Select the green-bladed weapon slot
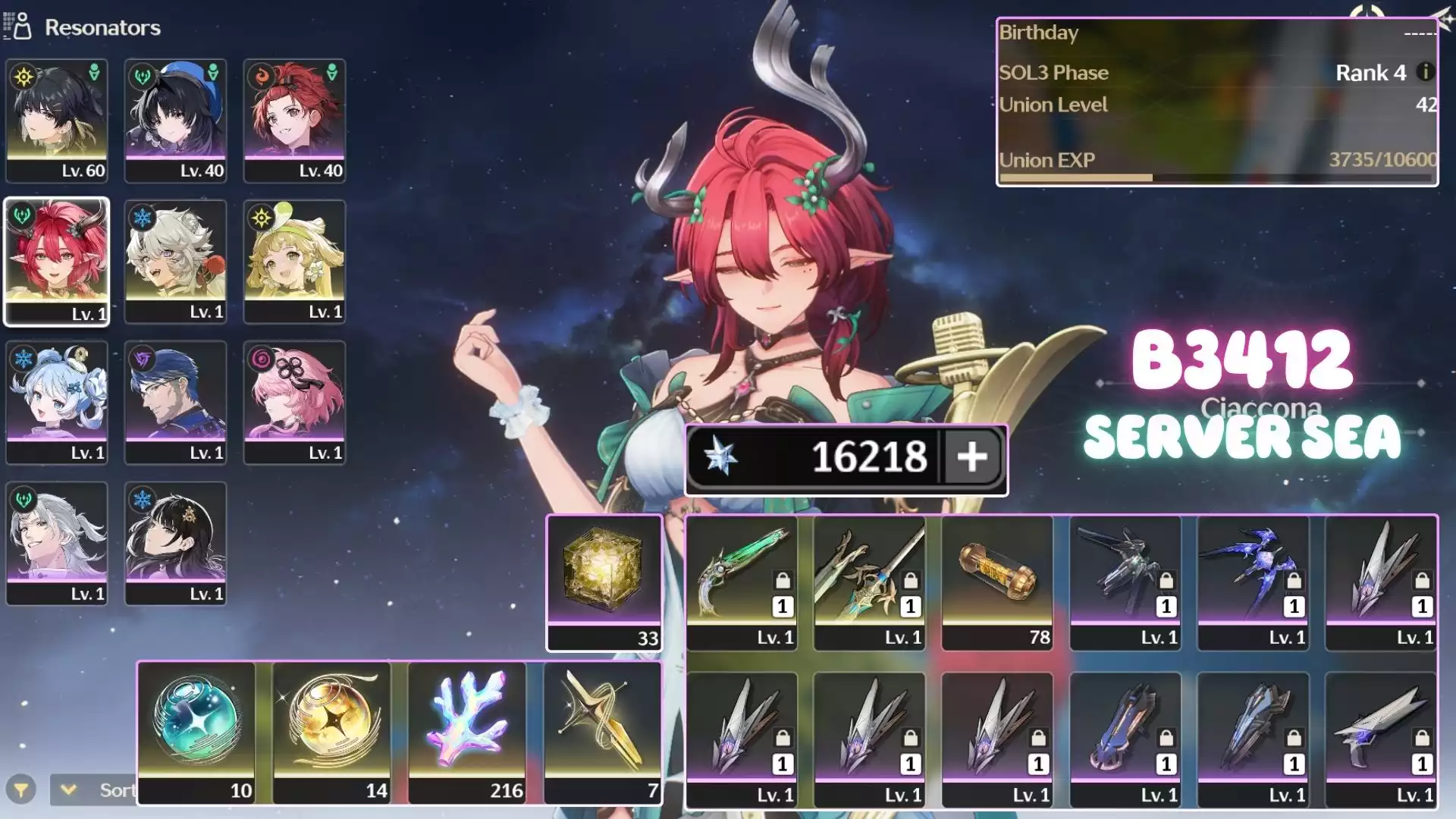Screen dimensions: 1456x819 pos(742,582)
